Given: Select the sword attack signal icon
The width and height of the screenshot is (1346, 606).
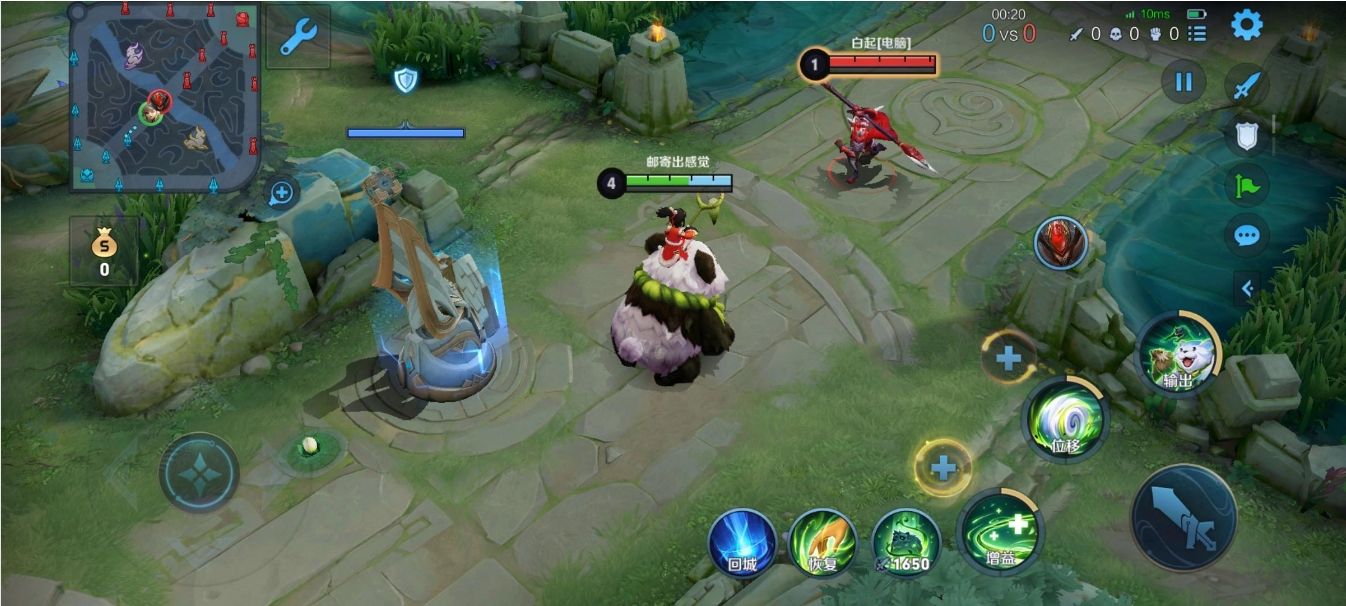Looking at the screenshot, I should [x=1246, y=87].
